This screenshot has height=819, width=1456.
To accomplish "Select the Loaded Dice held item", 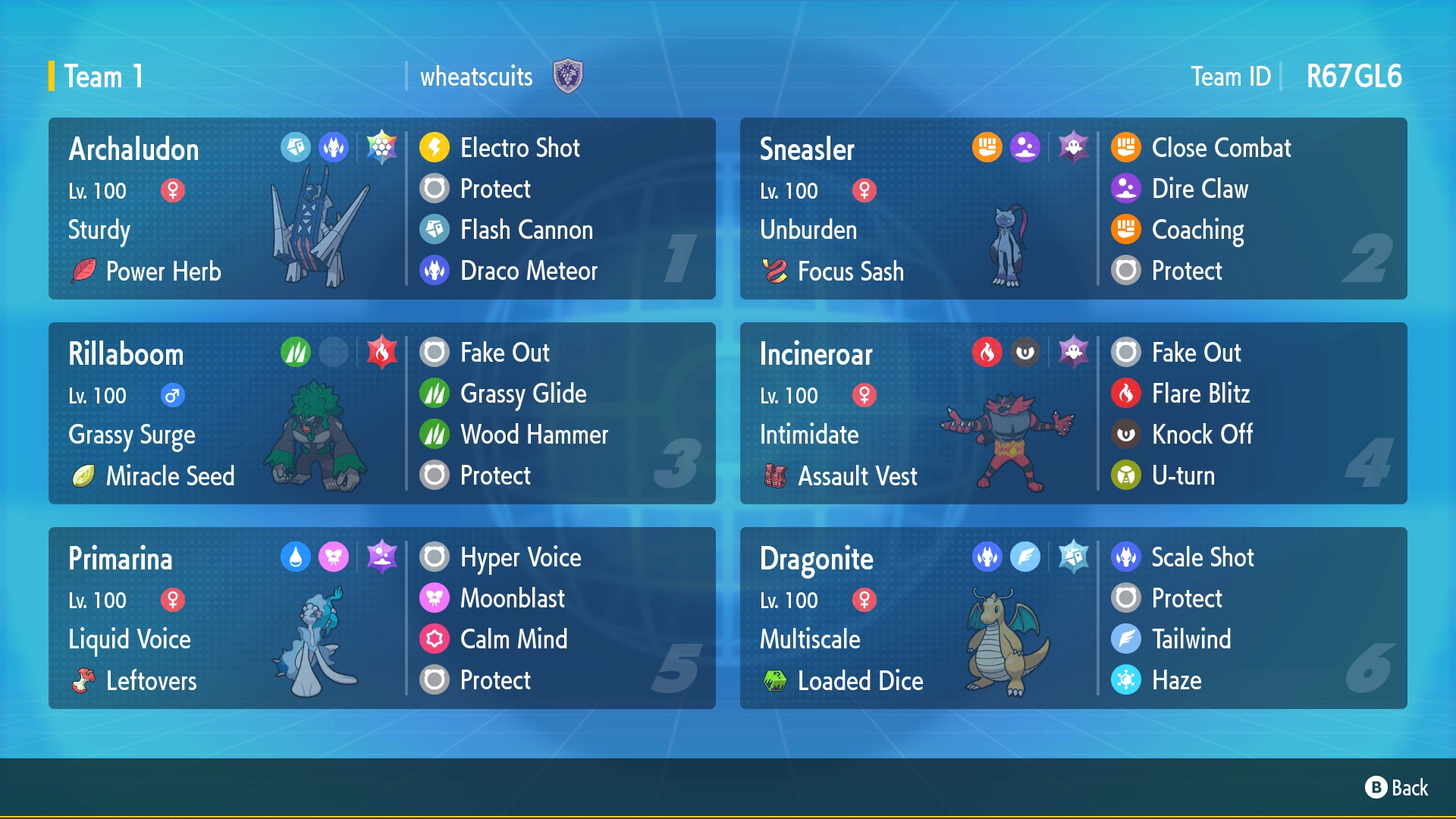I will [x=860, y=681].
